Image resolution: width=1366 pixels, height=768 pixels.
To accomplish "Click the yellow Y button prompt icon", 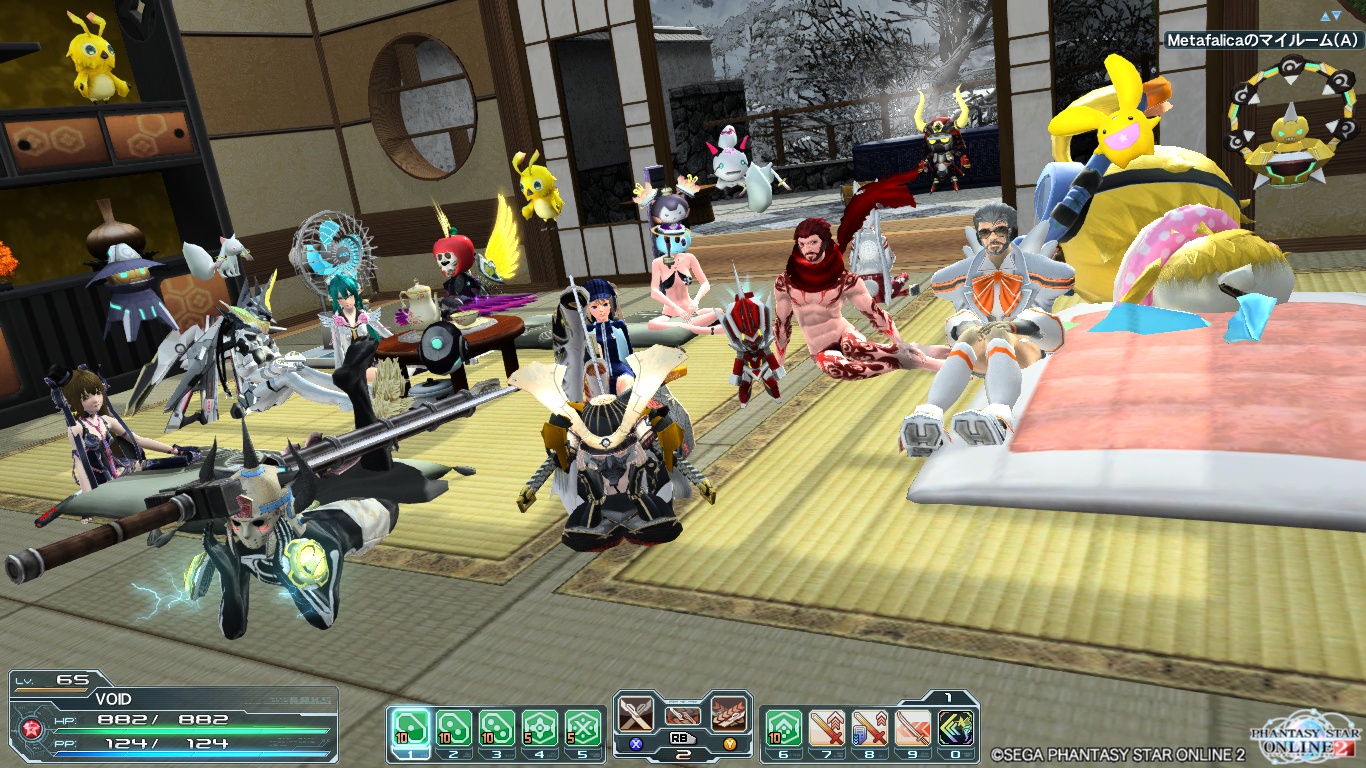I will click(x=731, y=744).
